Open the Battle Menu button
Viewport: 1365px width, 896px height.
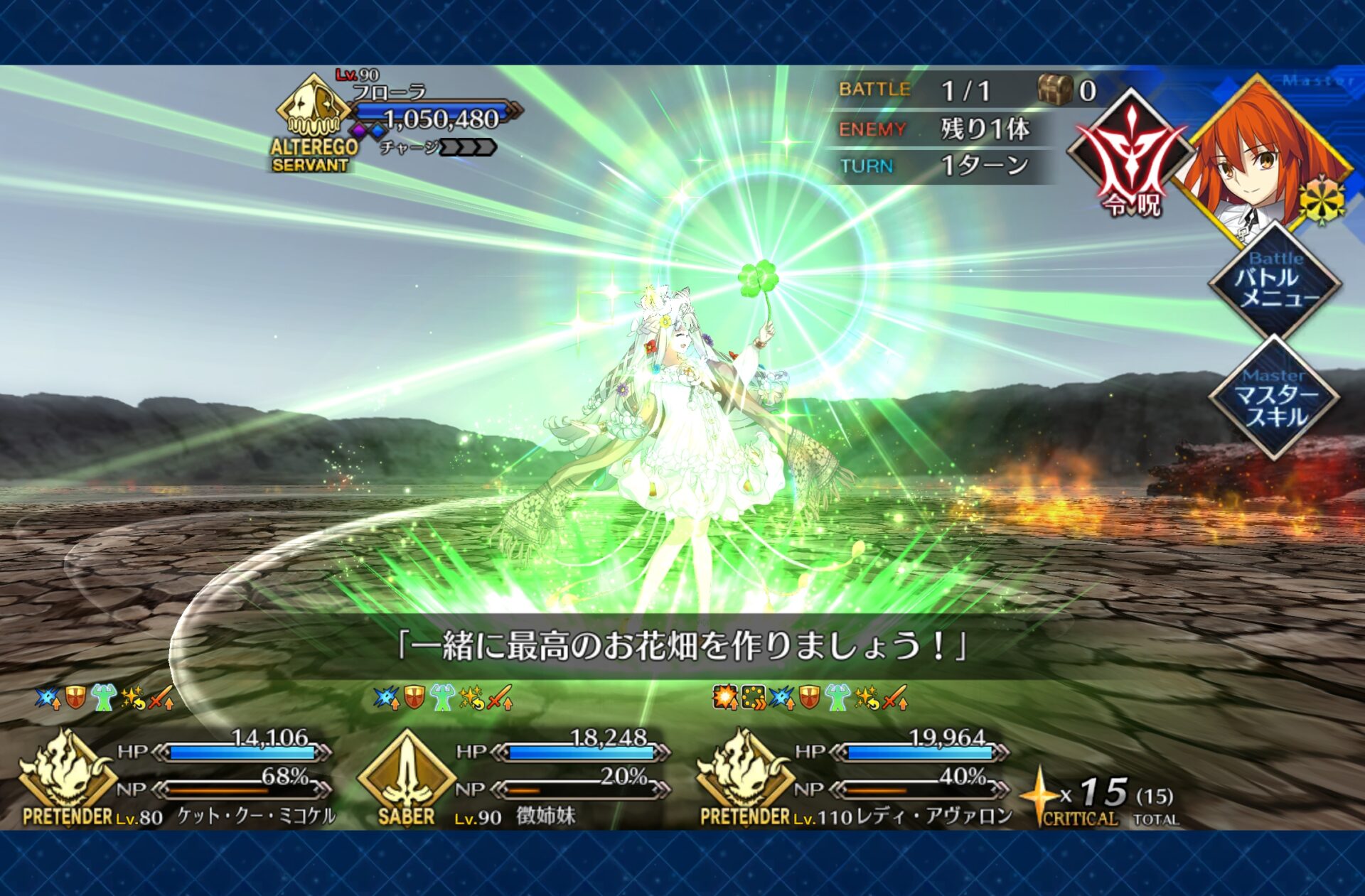(x=1275, y=281)
